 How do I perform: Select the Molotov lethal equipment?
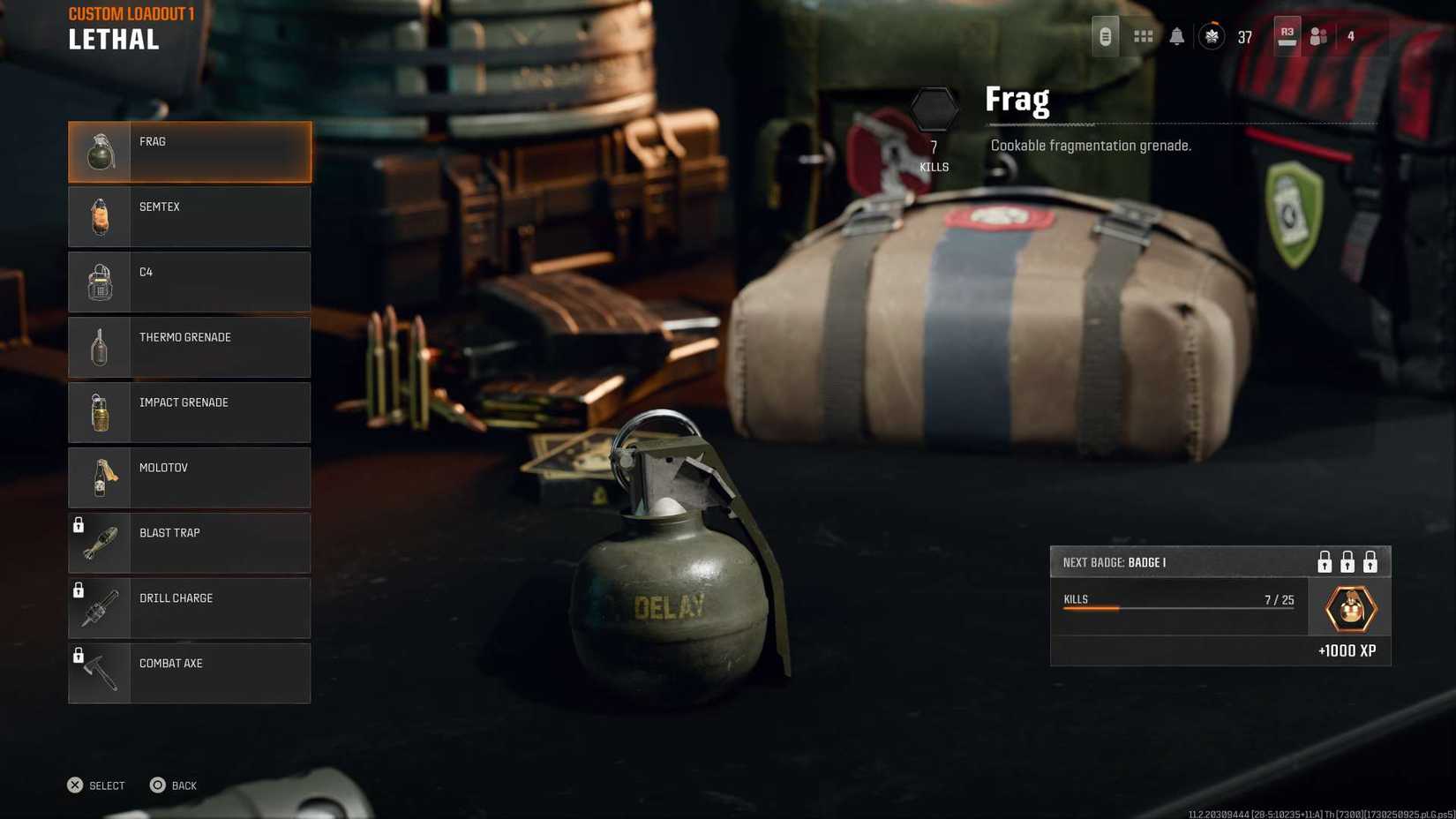(189, 477)
